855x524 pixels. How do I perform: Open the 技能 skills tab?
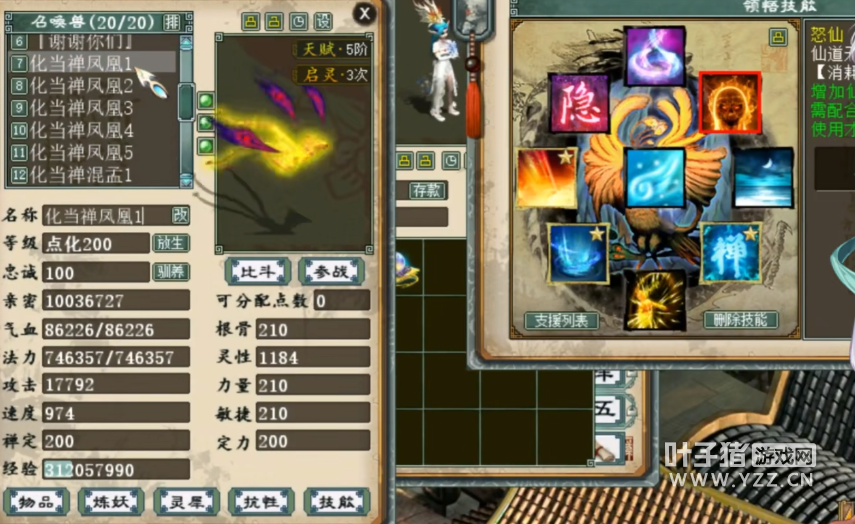pos(336,502)
